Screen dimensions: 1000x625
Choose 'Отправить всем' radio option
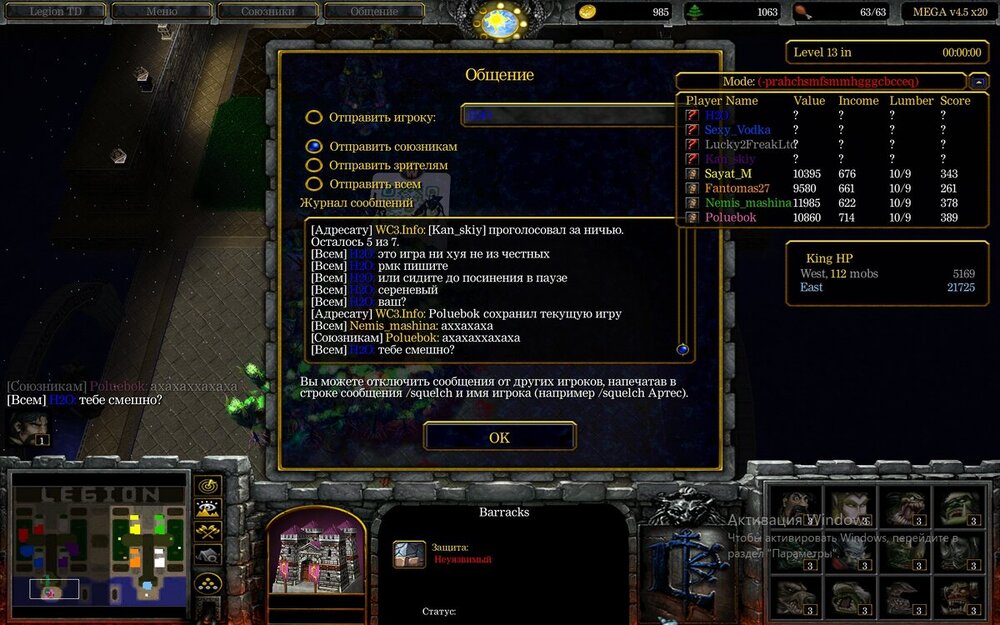314,184
